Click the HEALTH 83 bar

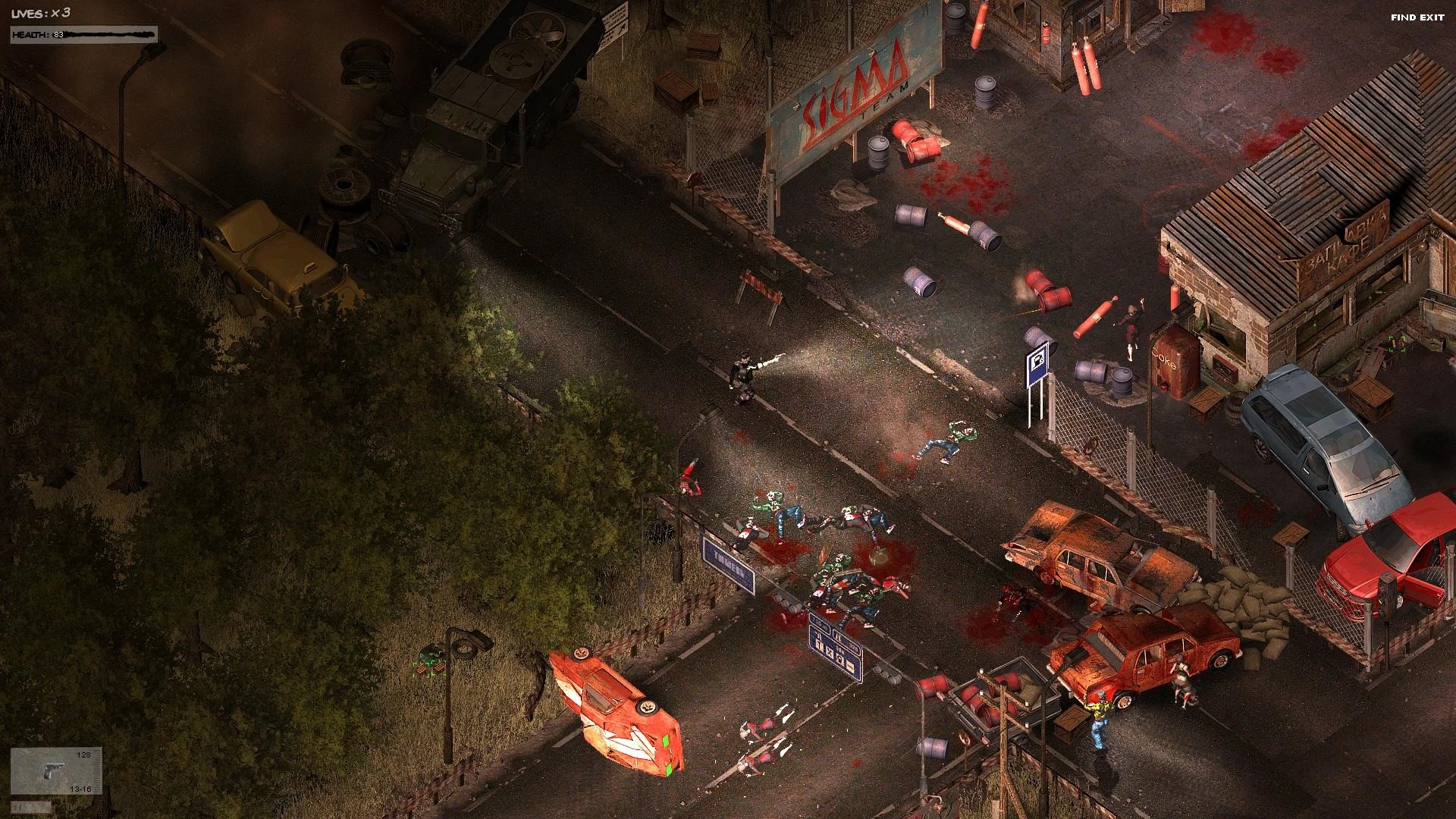point(83,33)
